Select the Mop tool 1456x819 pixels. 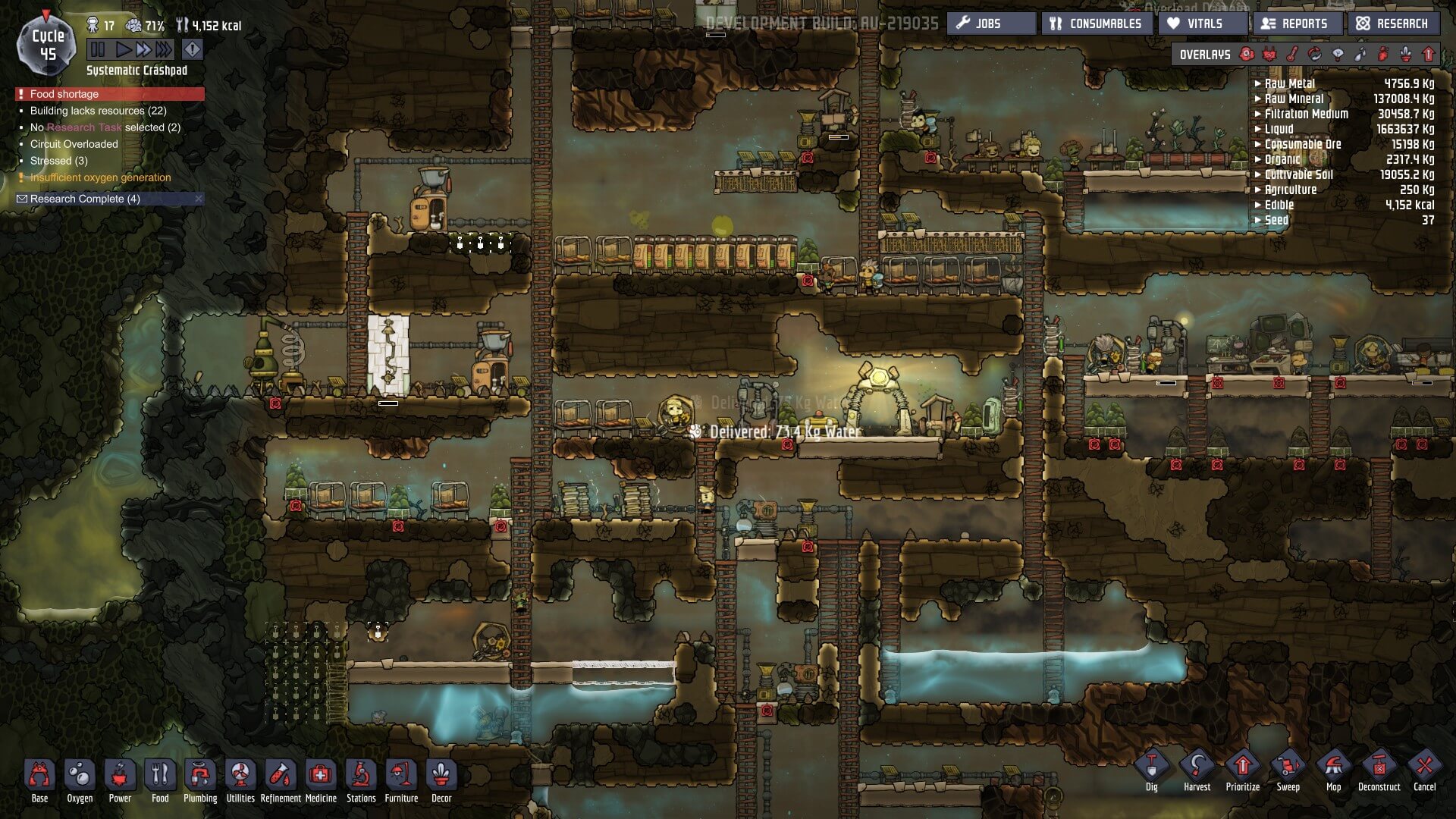(1333, 770)
